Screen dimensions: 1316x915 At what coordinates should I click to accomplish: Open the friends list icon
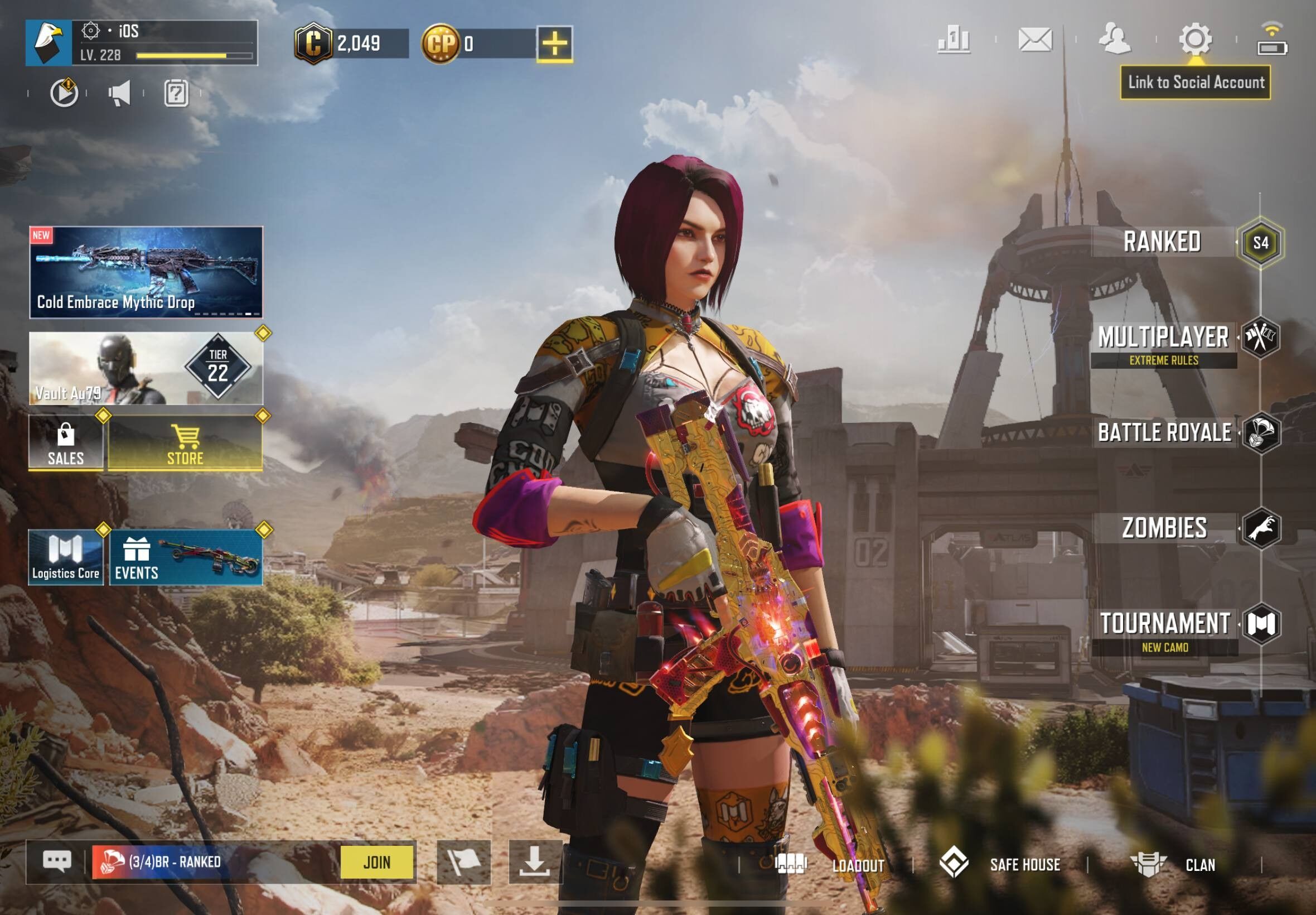1113,39
